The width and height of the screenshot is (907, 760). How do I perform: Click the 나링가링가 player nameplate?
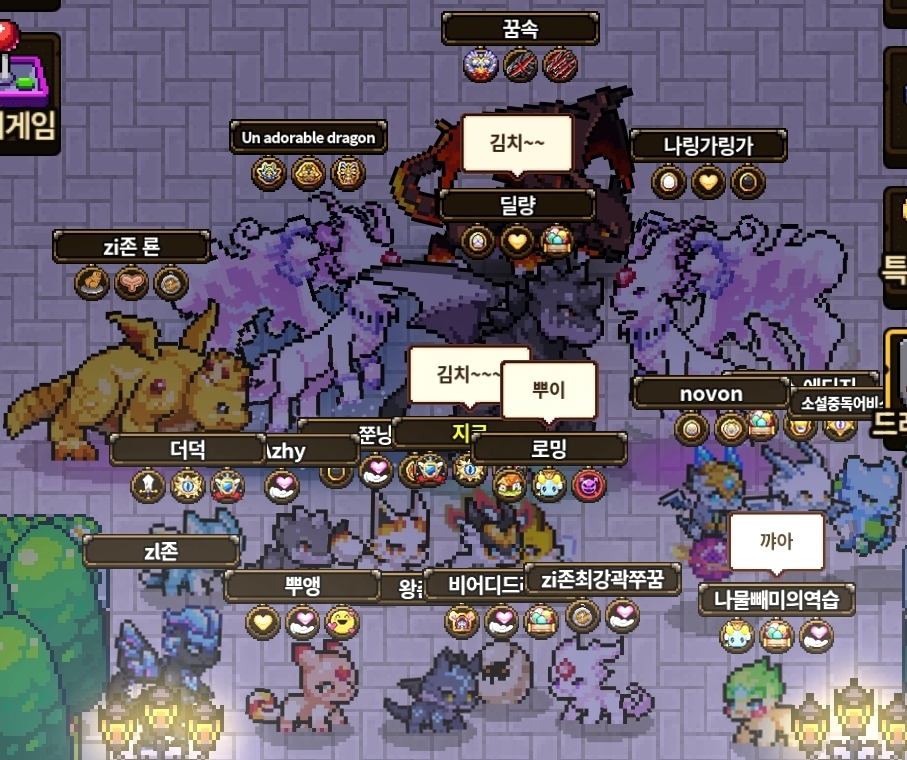pos(708,145)
